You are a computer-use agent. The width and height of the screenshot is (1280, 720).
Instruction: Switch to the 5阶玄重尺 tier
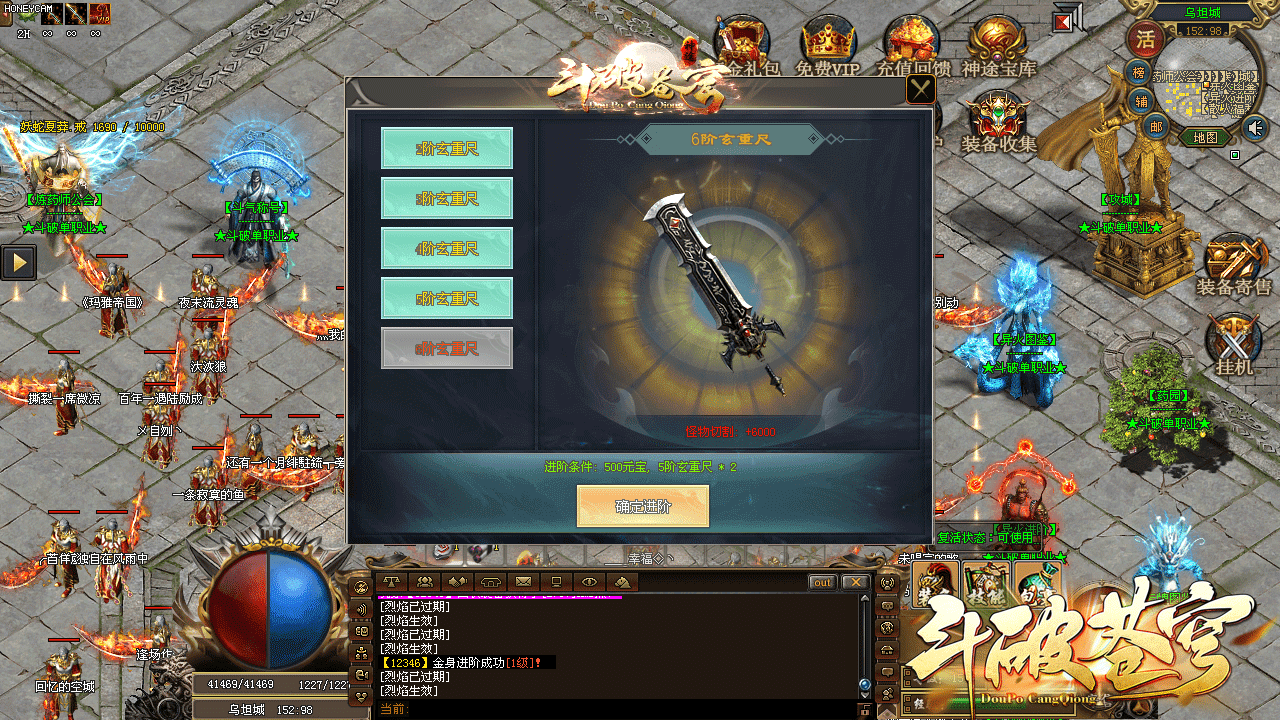pyautogui.click(x=447, y=298)
